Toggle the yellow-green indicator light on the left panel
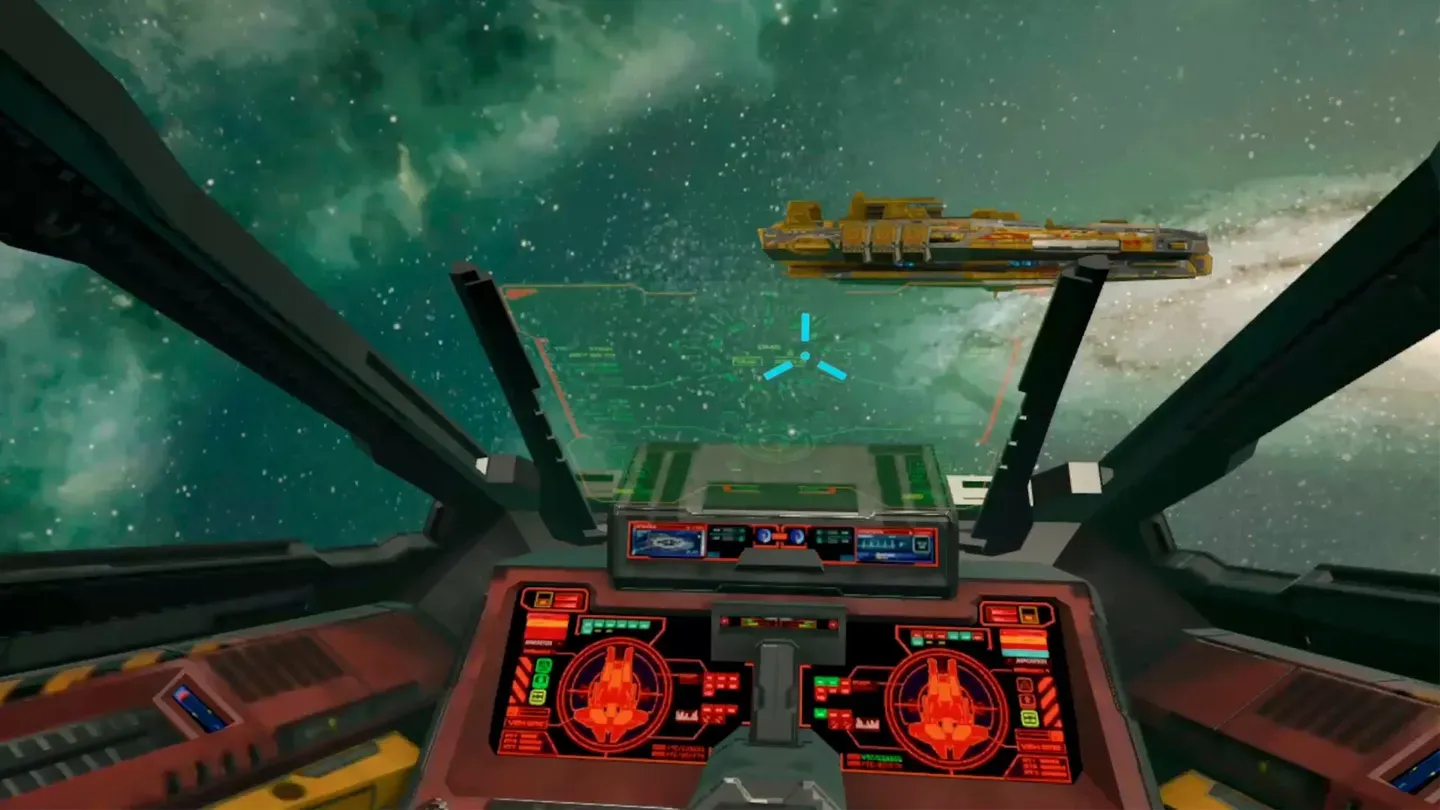1440x810 pixels. (x=537, y=695)
